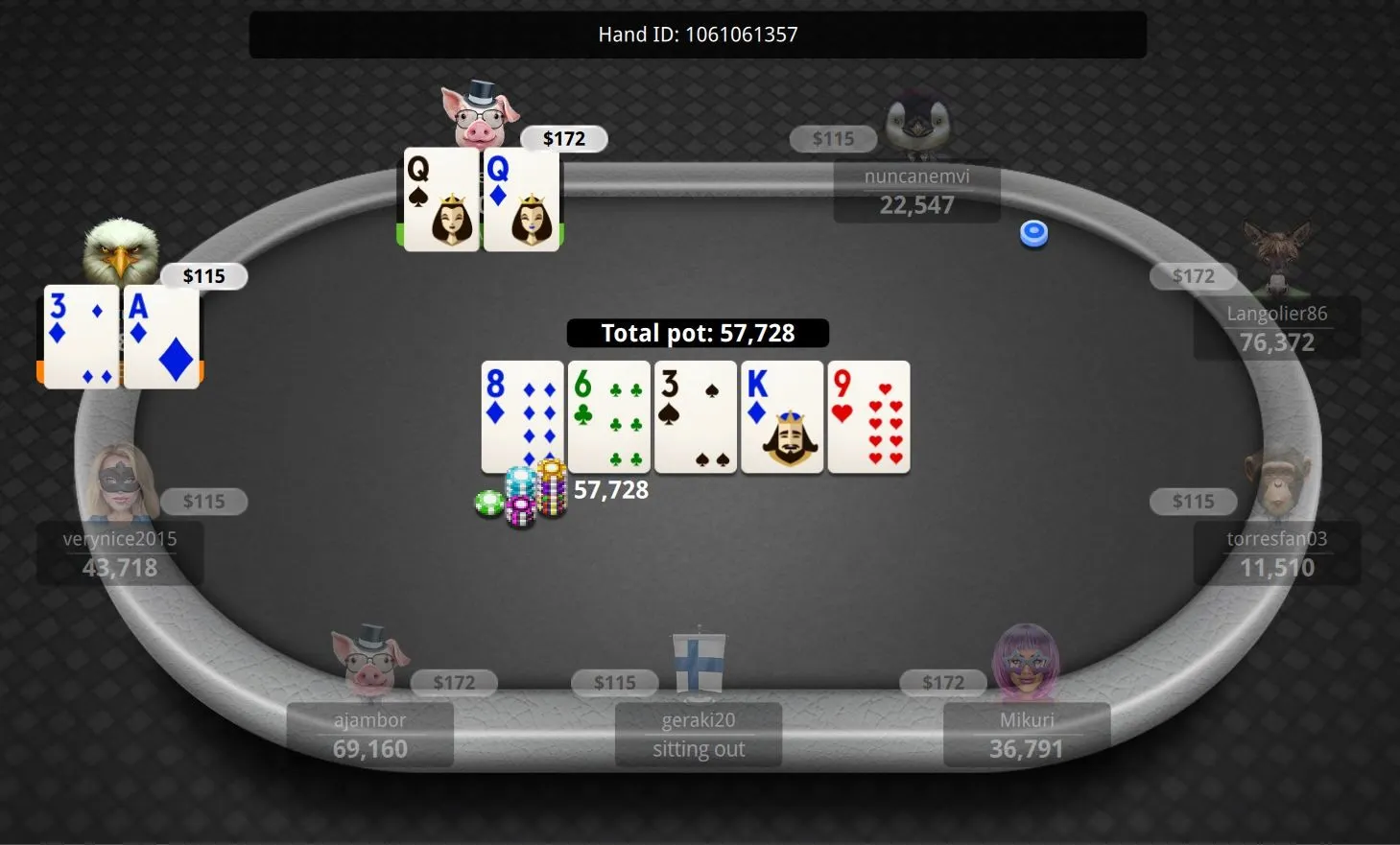Choose the Ace of diamonds hole card

161,337
